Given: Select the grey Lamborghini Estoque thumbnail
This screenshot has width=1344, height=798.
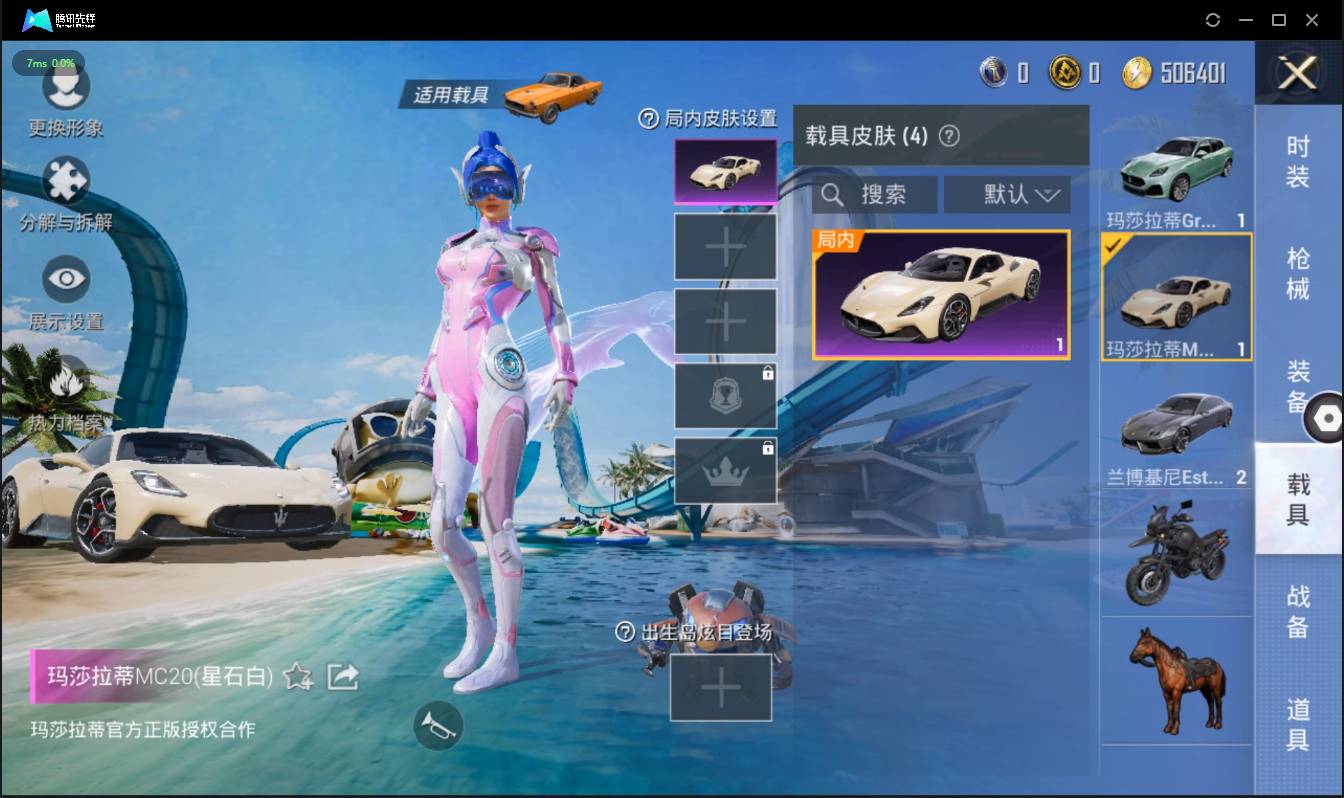Looking at the screenshot, I should [1176, 425].
